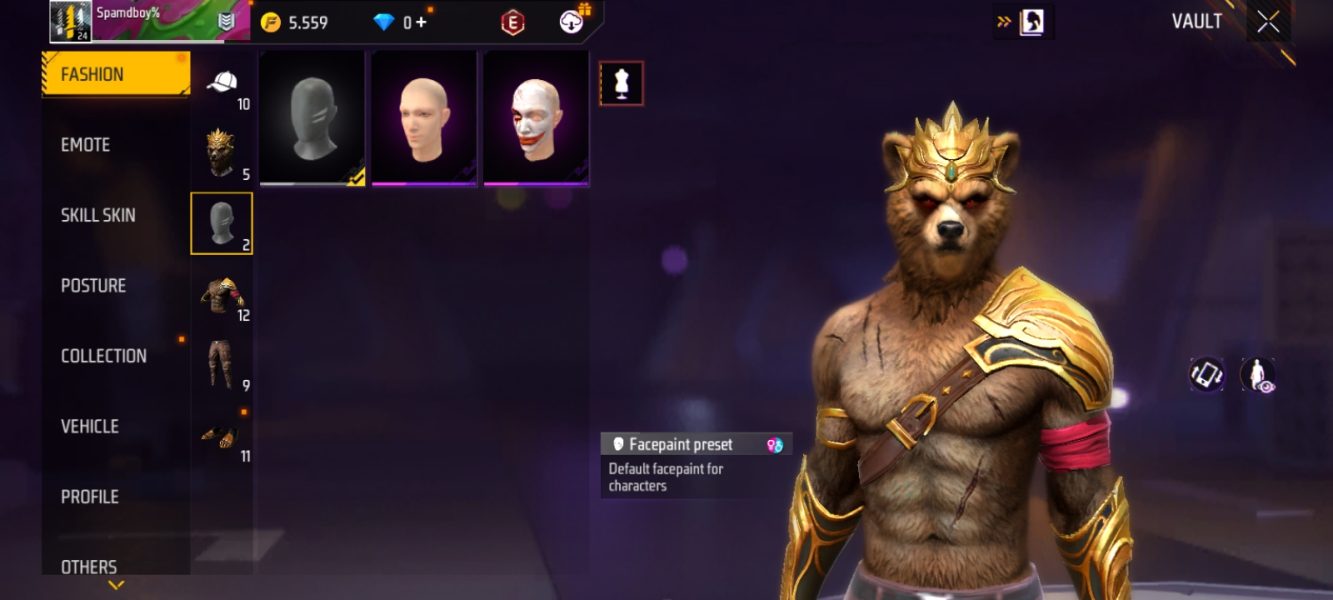Open the shoes subcategory

[221, 435]
